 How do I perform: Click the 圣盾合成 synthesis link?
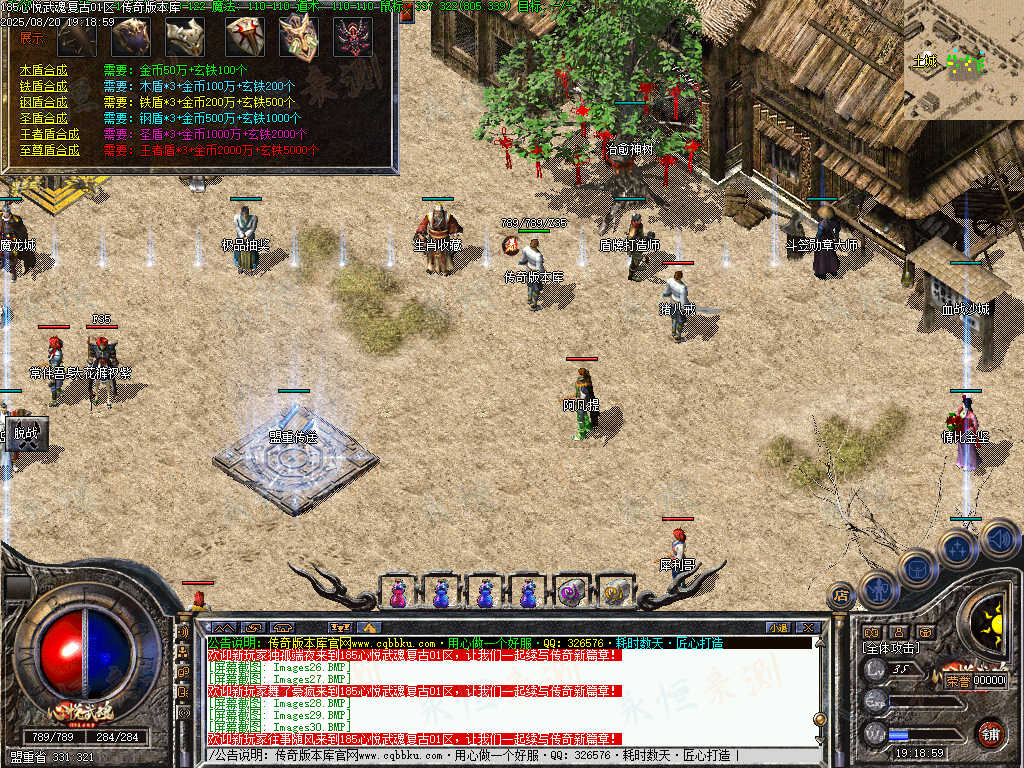[43, 118]
